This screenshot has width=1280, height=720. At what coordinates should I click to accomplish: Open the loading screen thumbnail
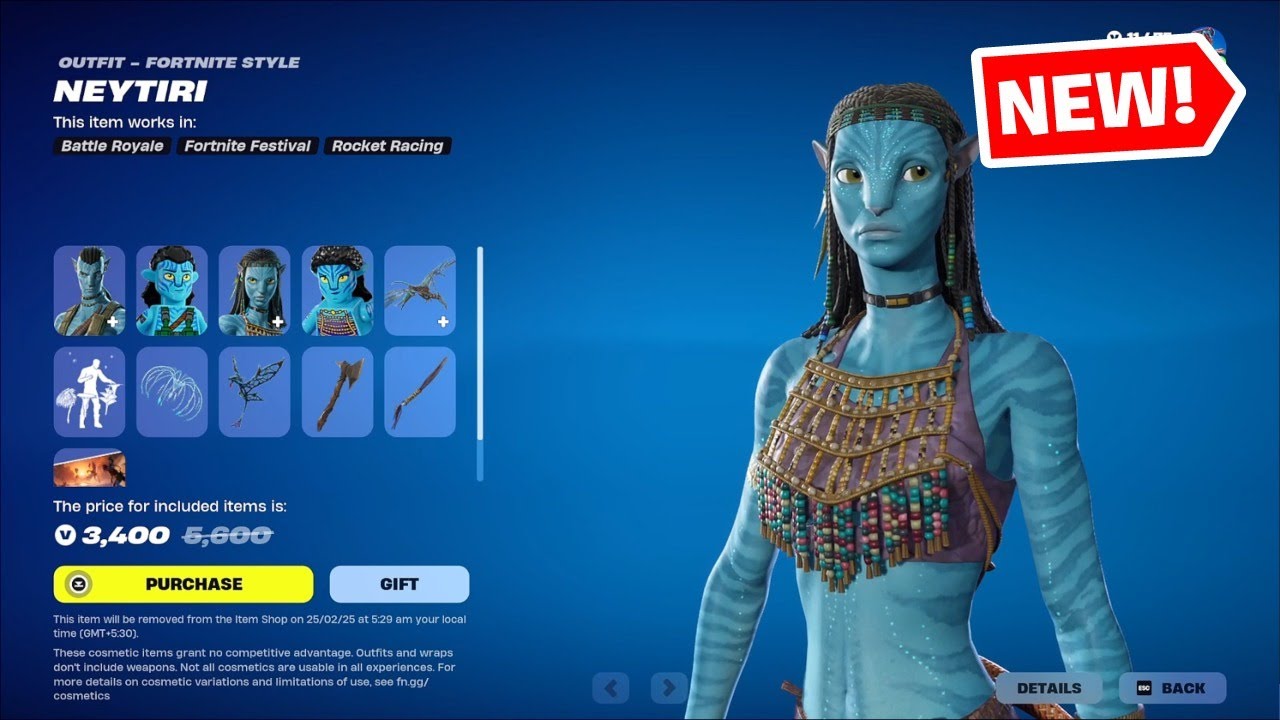89,467
